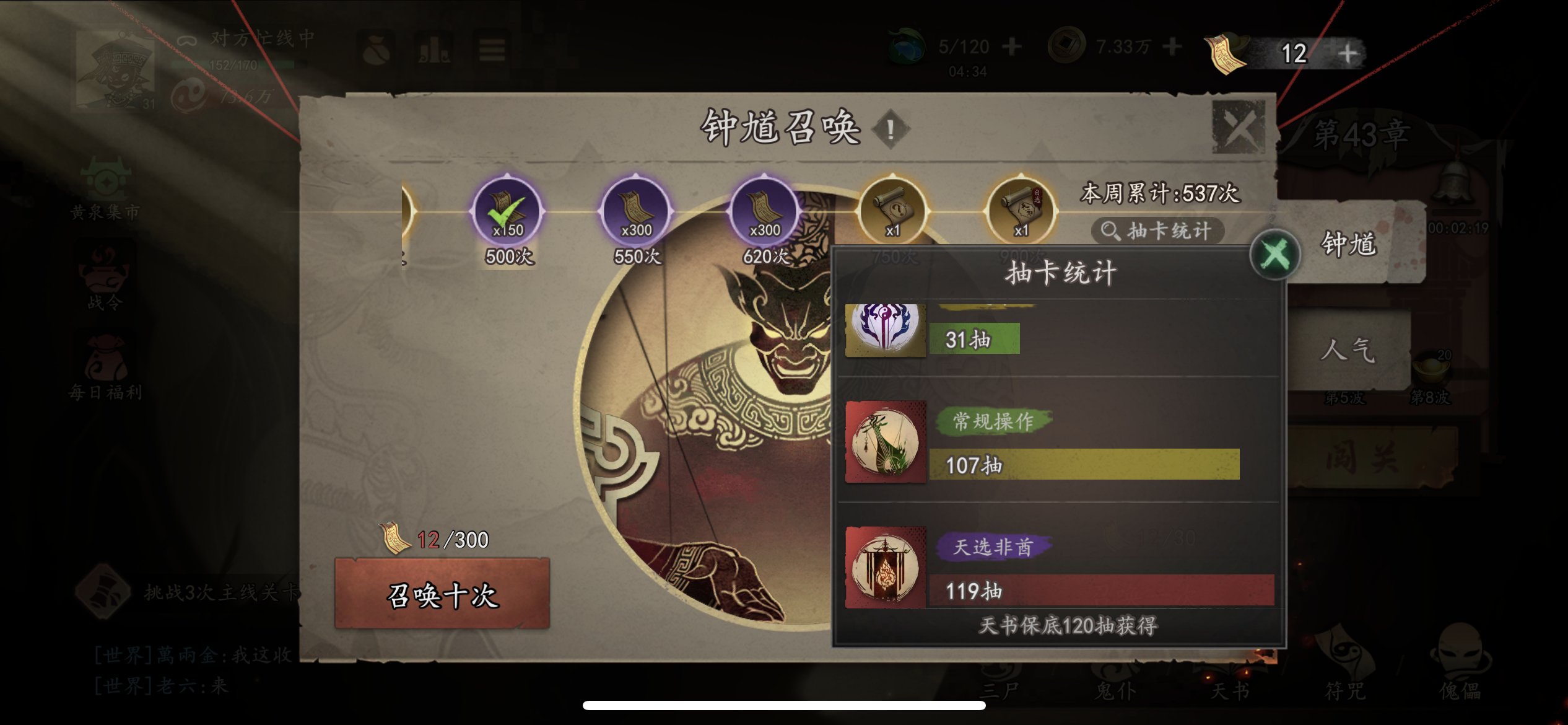Open the 每日福利 daily welfare icon
Image resolution: width=1568 pixels, height=725 pixels.
click(107, 356)
